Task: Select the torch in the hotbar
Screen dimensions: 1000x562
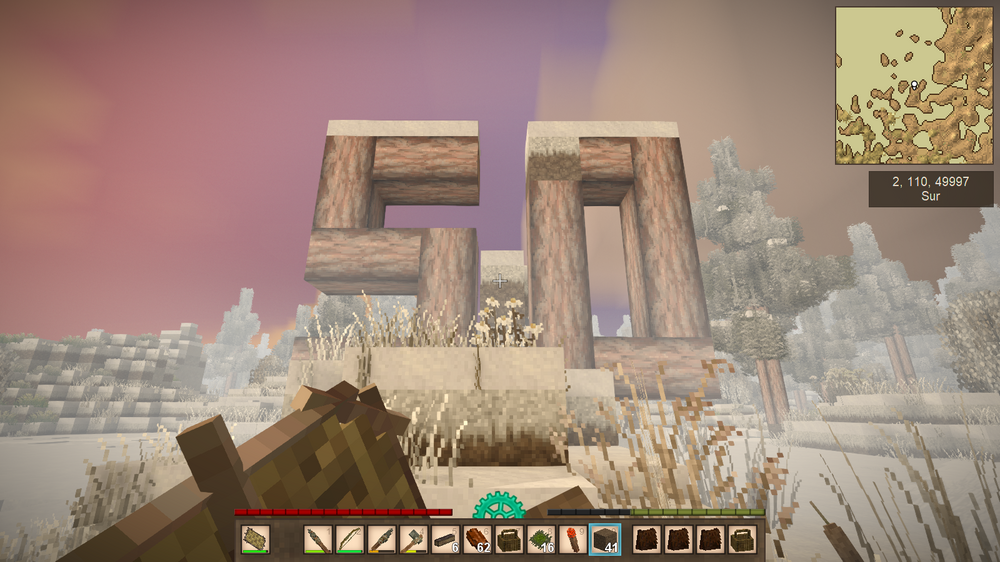Action: point(573,540)
